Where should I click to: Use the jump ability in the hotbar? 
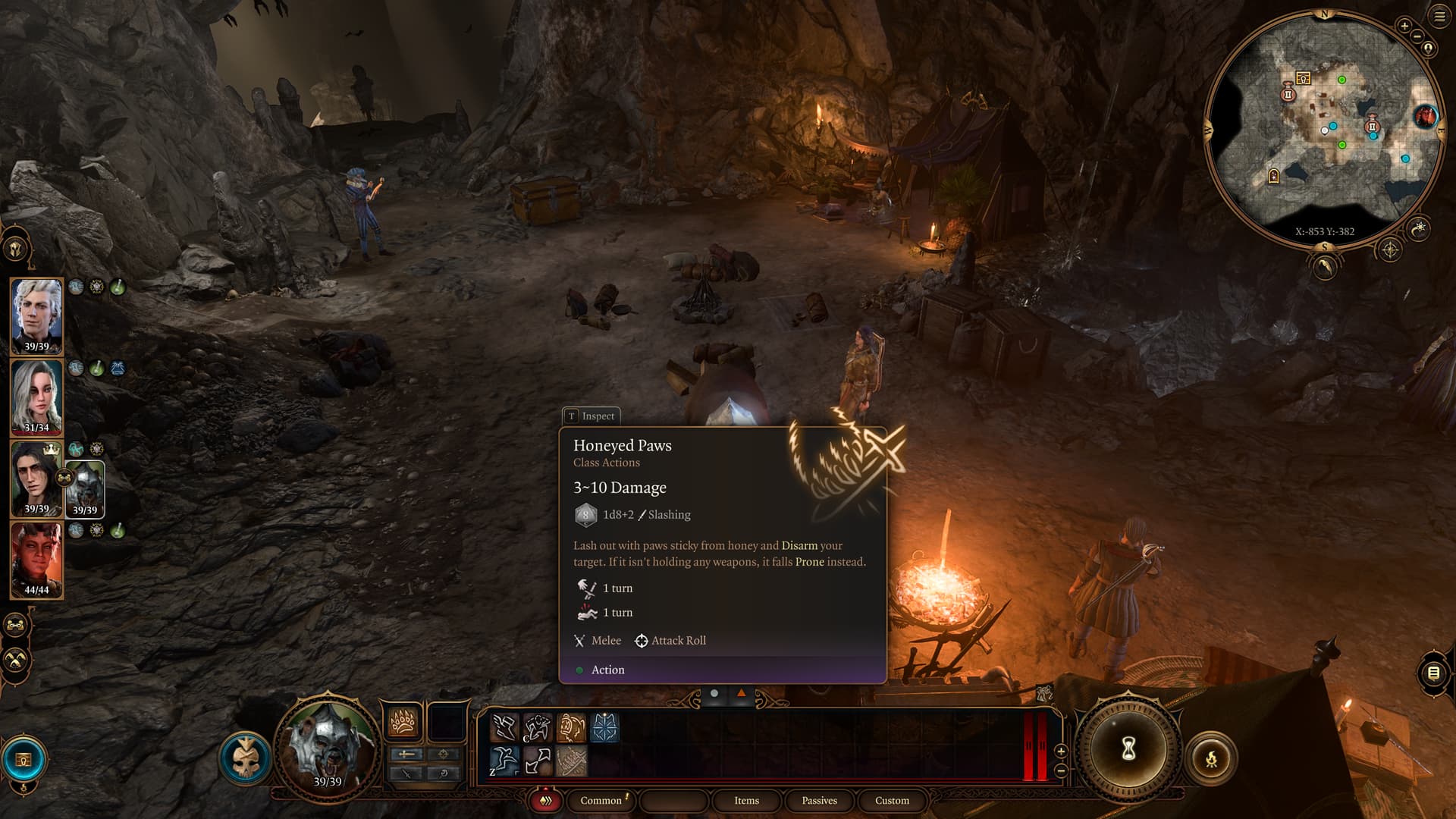tap(504, 760)
